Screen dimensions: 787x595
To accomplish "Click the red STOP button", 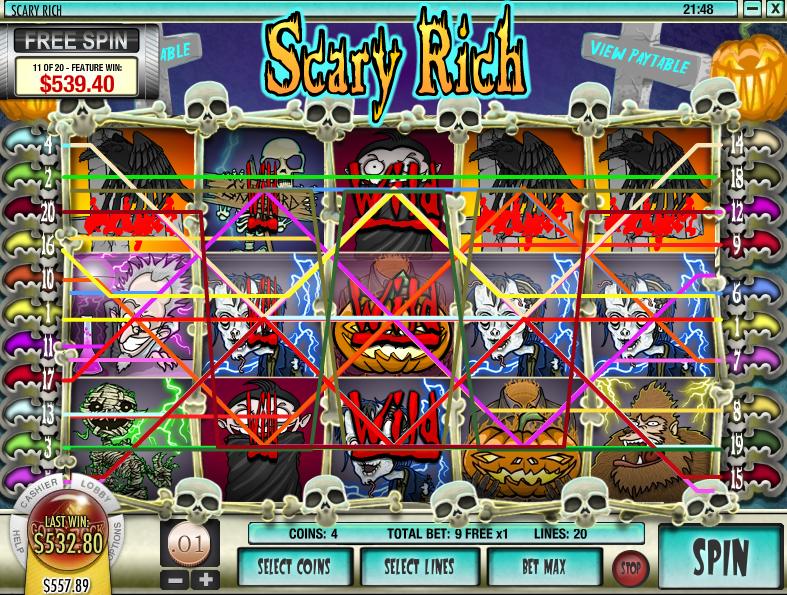I will [629, 567].
